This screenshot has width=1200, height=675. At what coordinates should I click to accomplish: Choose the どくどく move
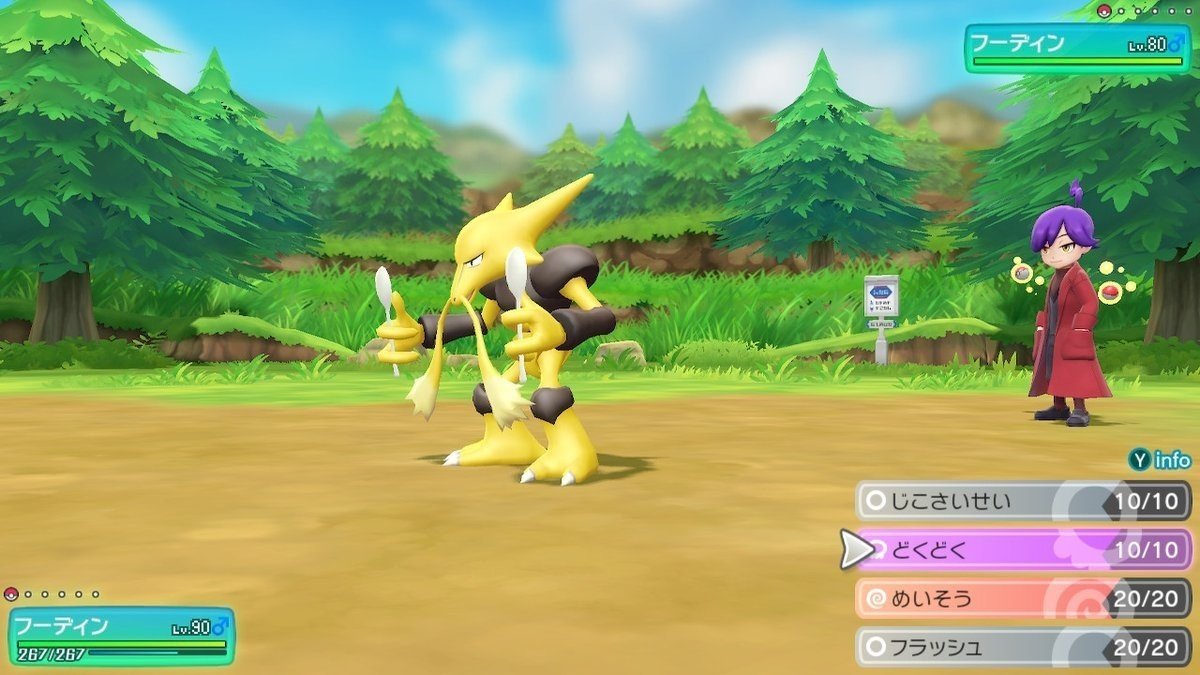pos(1020,549)
